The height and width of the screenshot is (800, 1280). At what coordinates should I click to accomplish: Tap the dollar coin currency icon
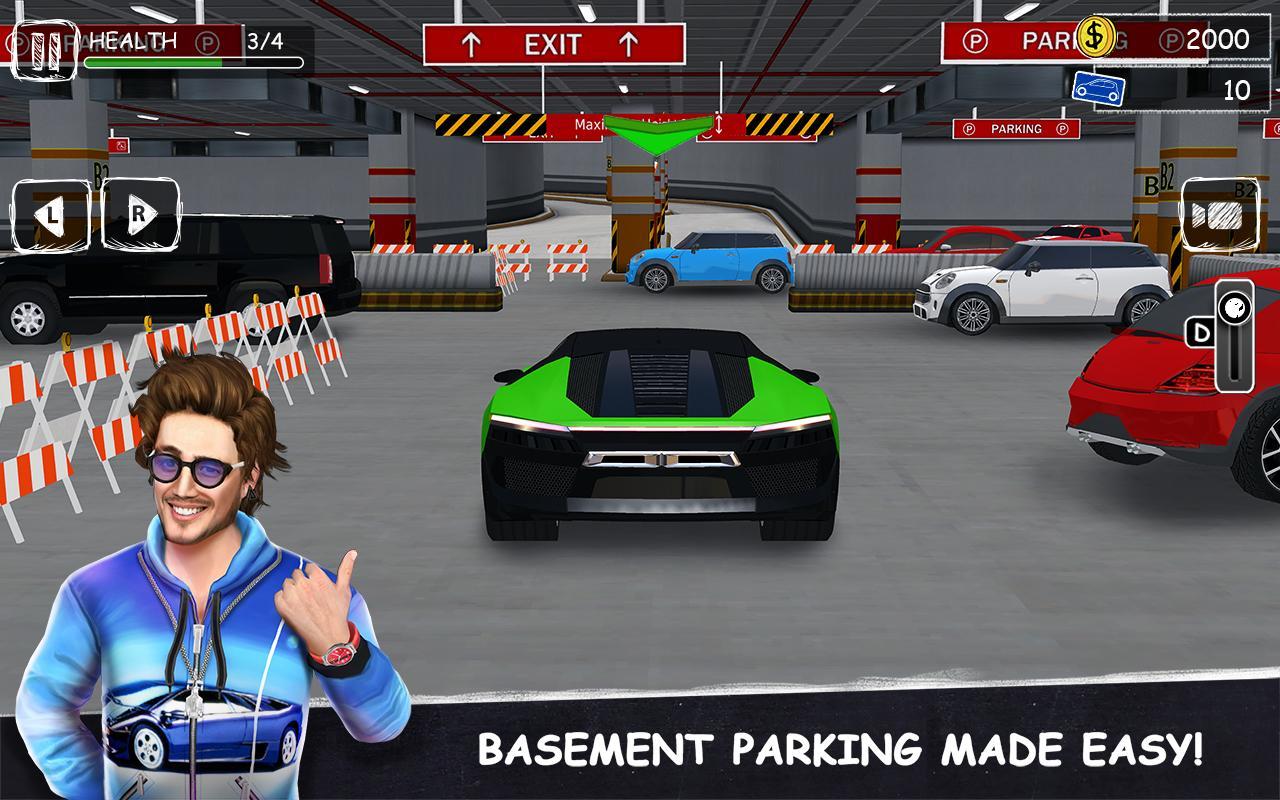point(1094,36)
